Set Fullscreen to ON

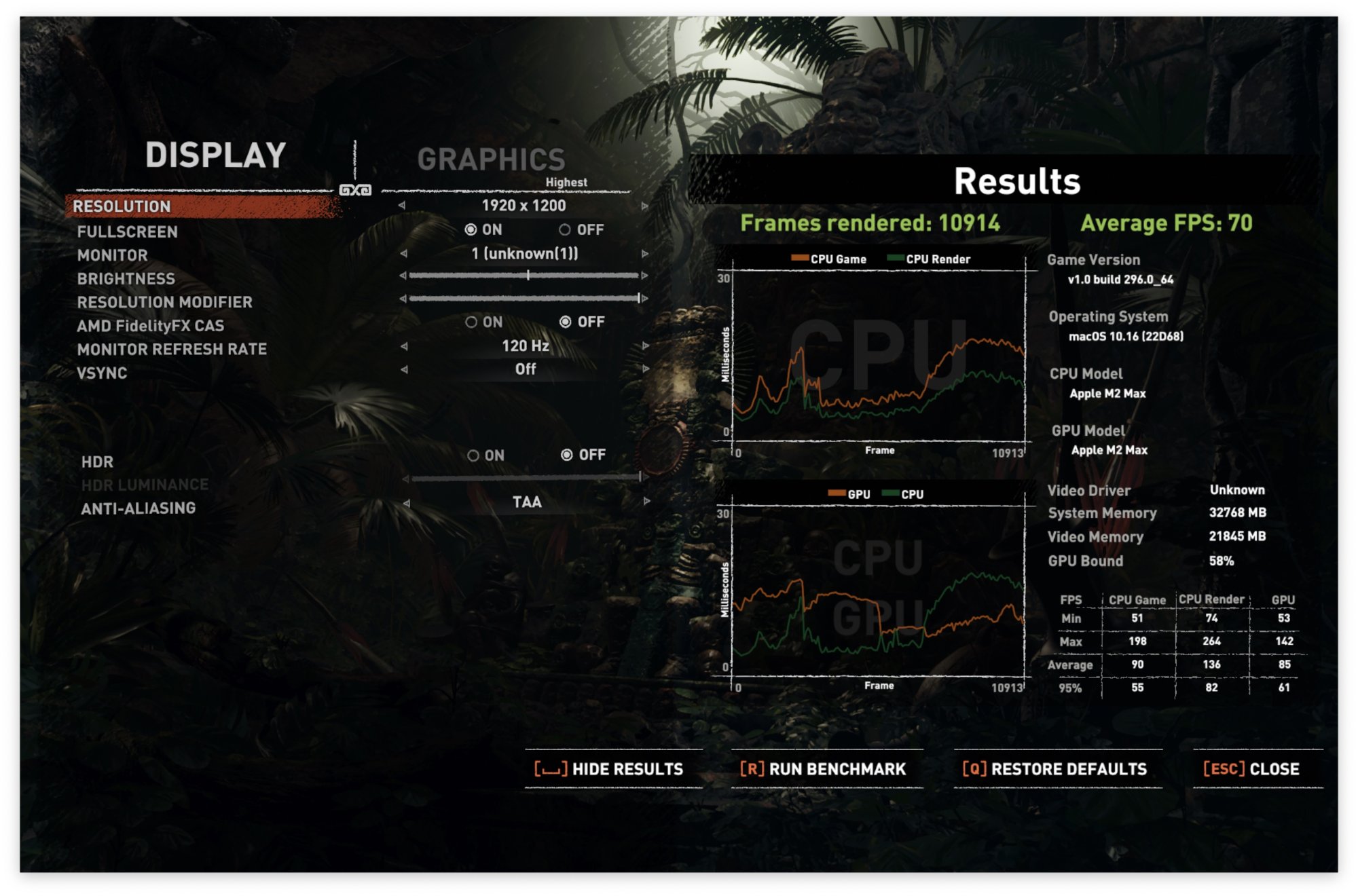[x=471, y=230]
